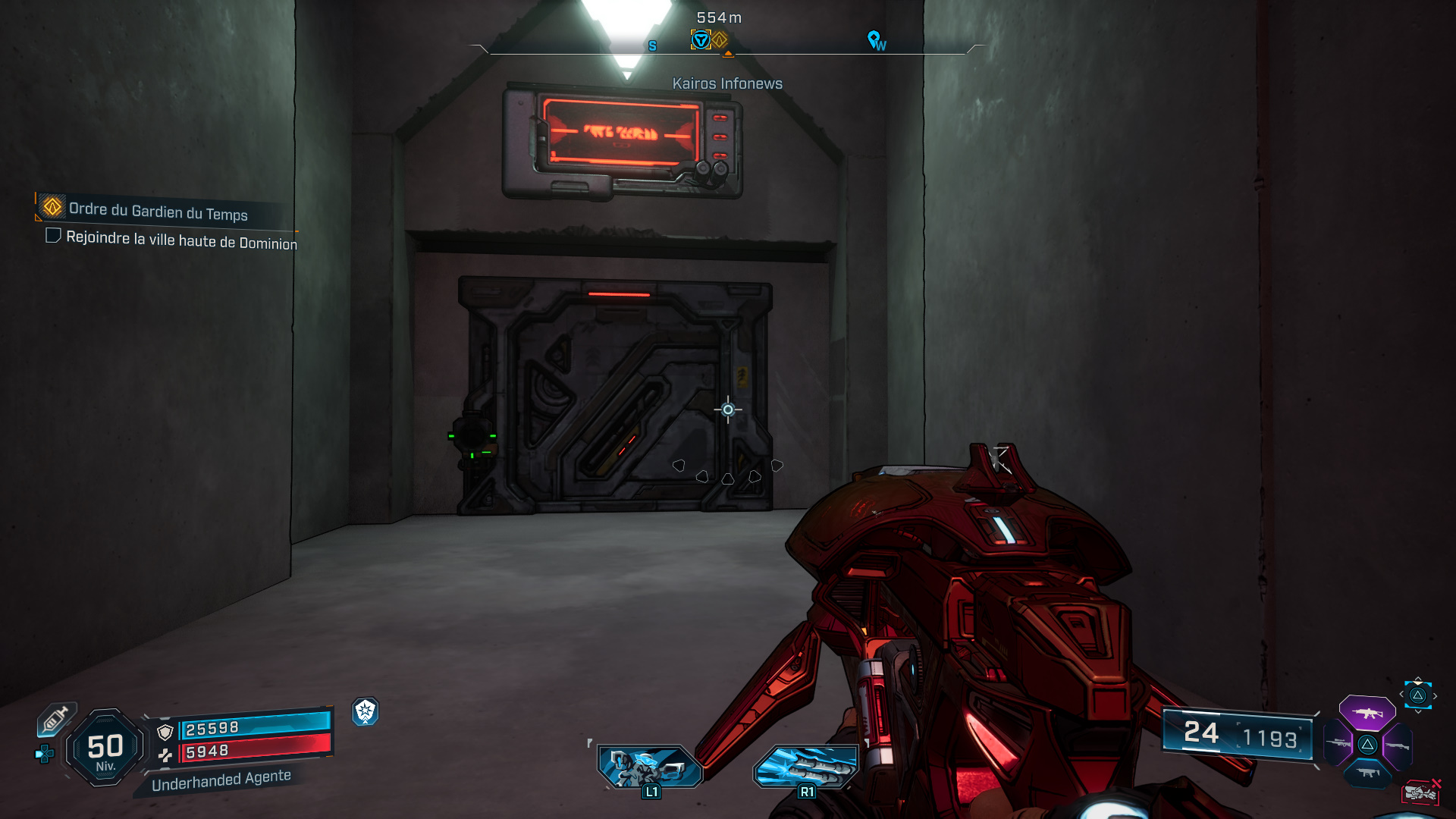The width and height of the screenshot is (1456, 819).
Task: Click the crossed-out grenade icon
Action: 1422,792
